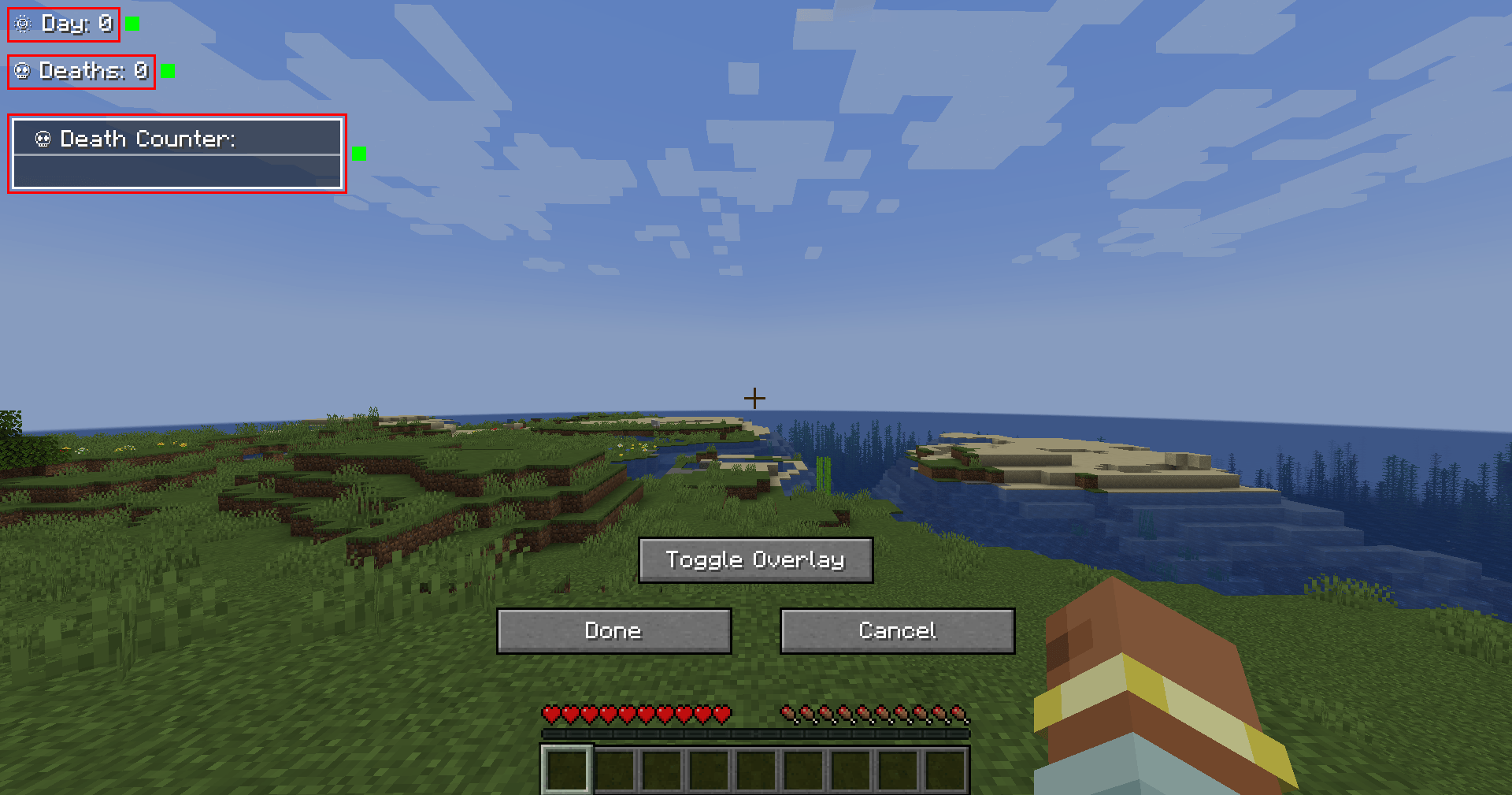Click the sun icon beside the Day counter
This screenshot has width=1512, height=795.
coord(23,24)
